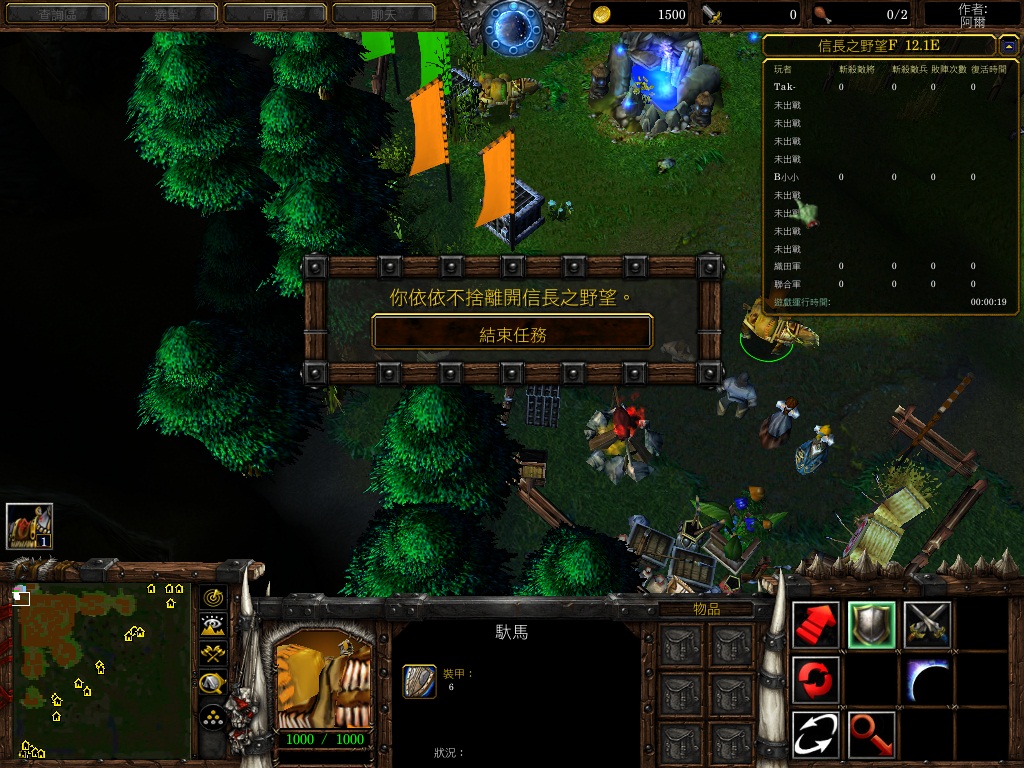Open the 同盟 allies menu

275,14
